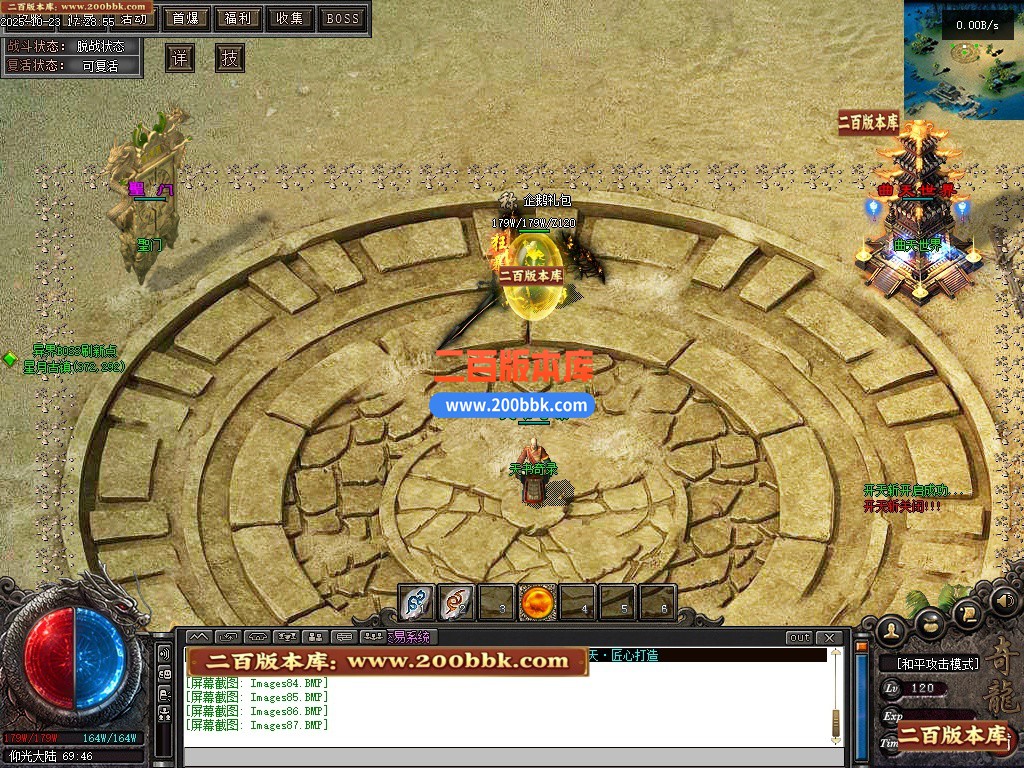Open the 首爆 first-kill menu
The width and height of the screenshot is (1024, 768).
(185, 18)
